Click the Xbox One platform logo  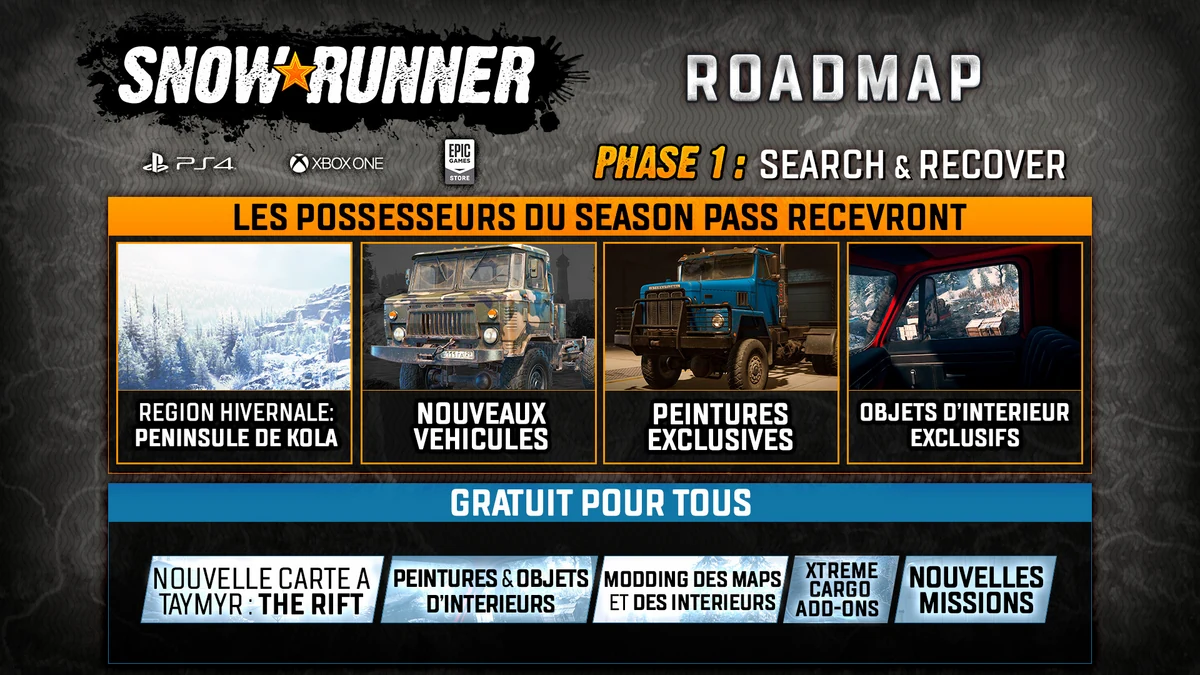[336, 163]
